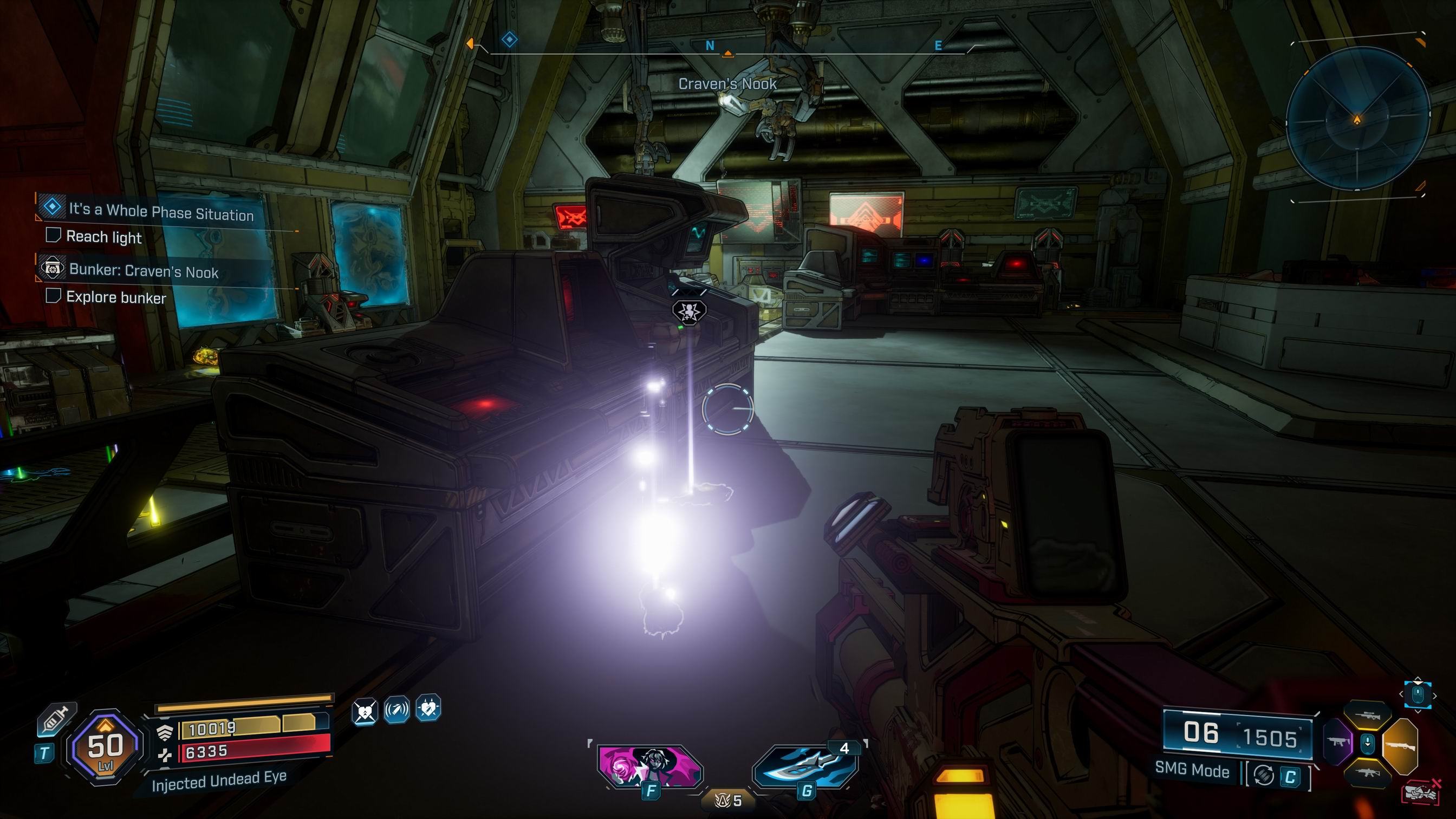Equip the assault rifle weapon slot
The image size is (1456, 819).
(1367, 773)
